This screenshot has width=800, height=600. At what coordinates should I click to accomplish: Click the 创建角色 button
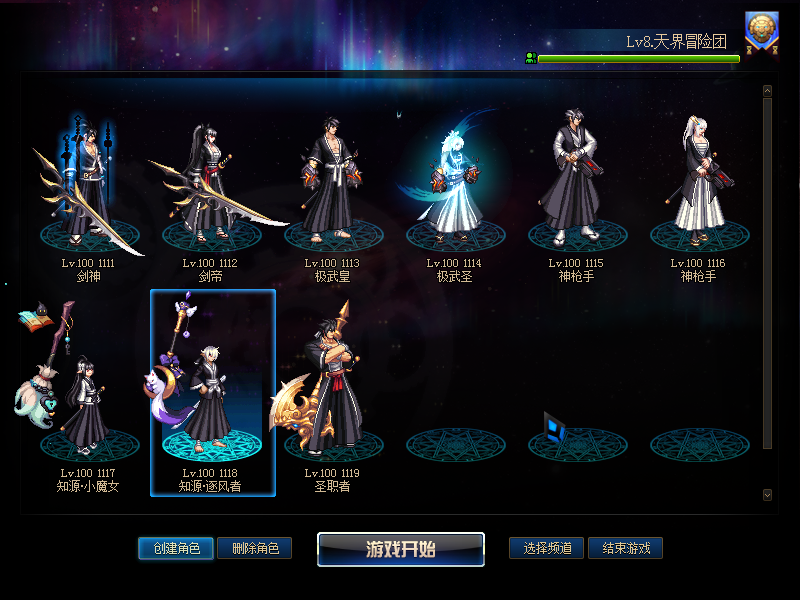click(176, 548)
